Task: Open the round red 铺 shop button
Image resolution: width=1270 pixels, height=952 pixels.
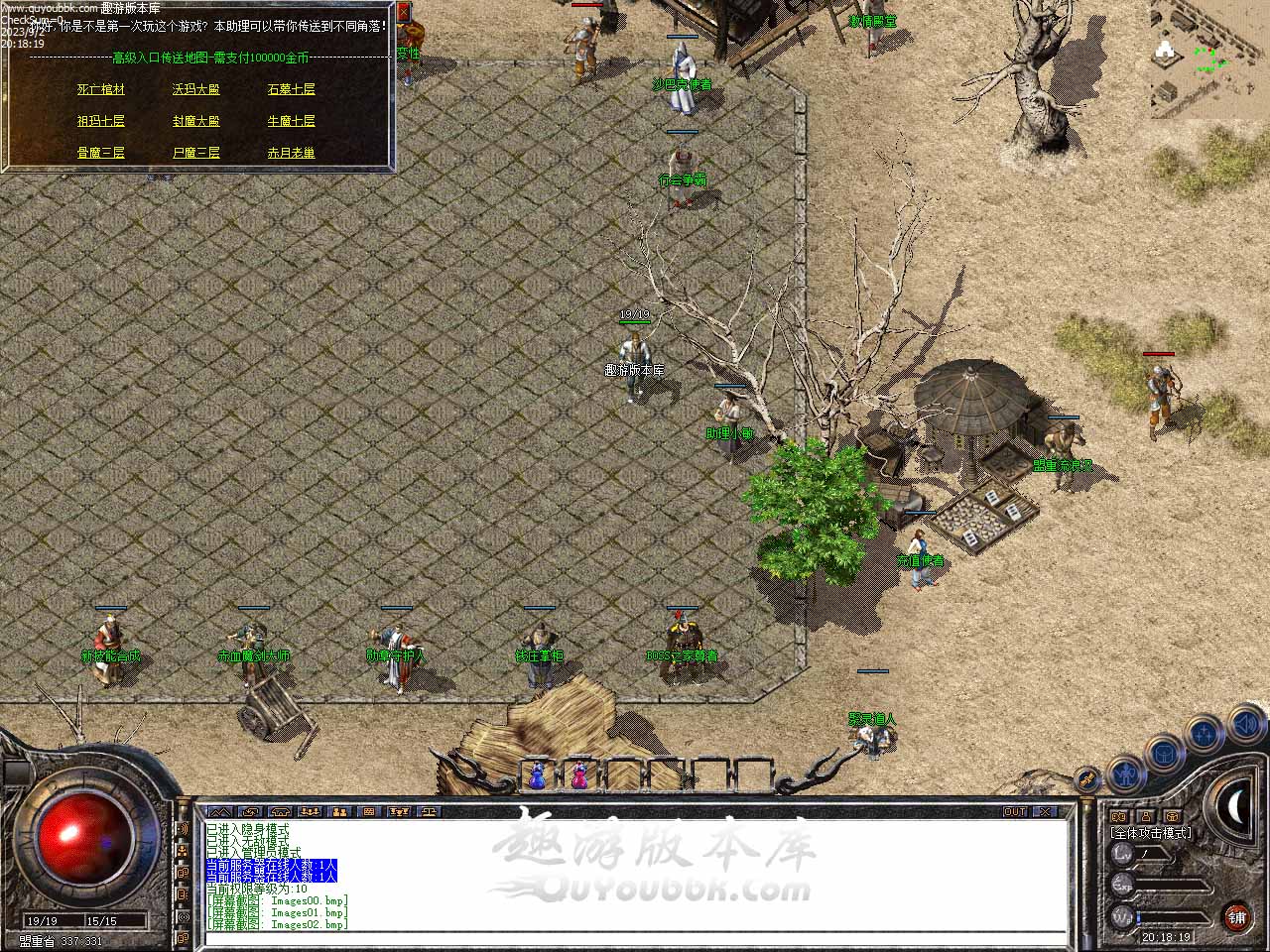Action: click(x=1236, y=917)
